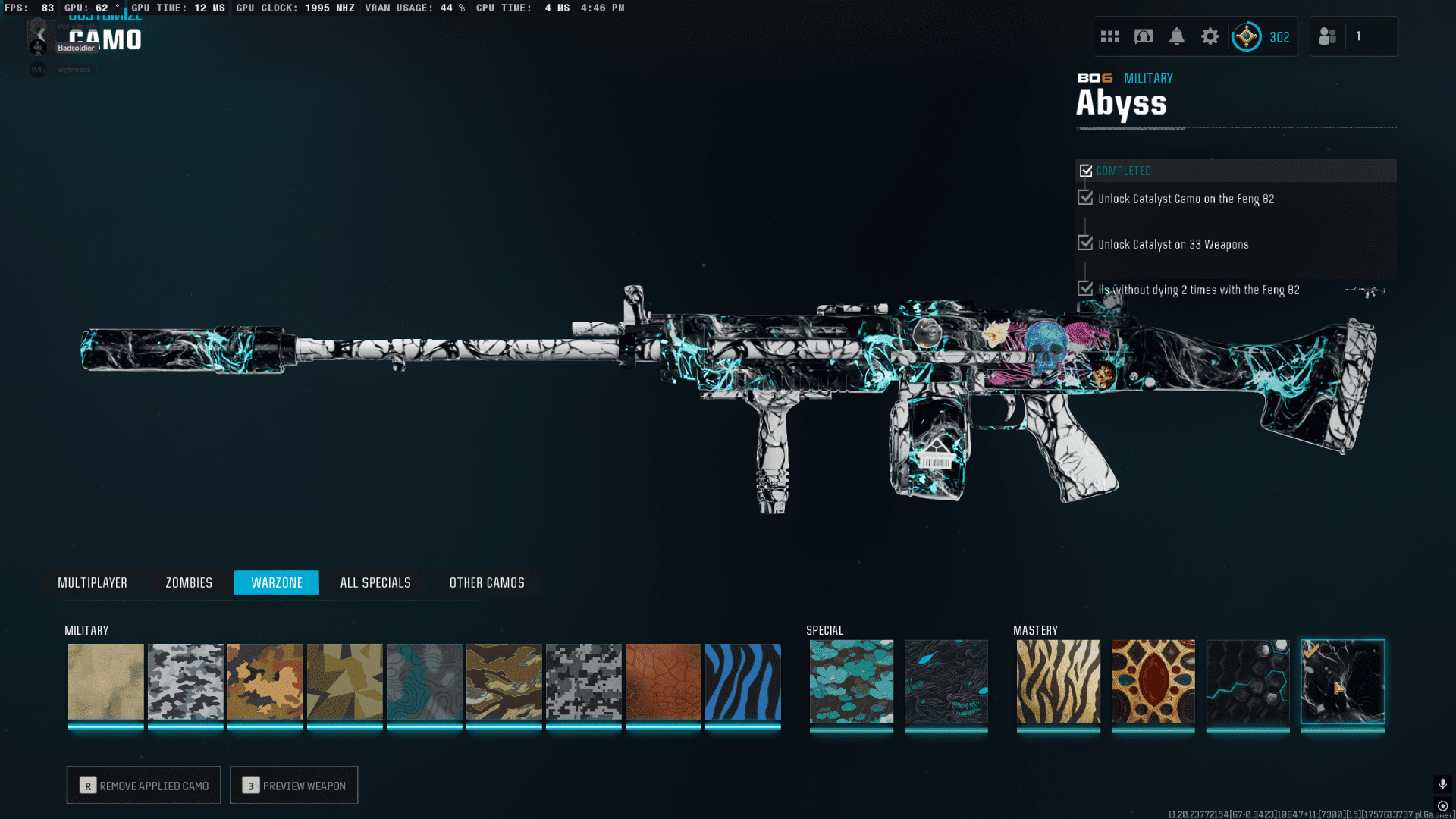Click the Preview Weapon button
The width and height of the screenshot is (1456, 819).
click(293, 786)
